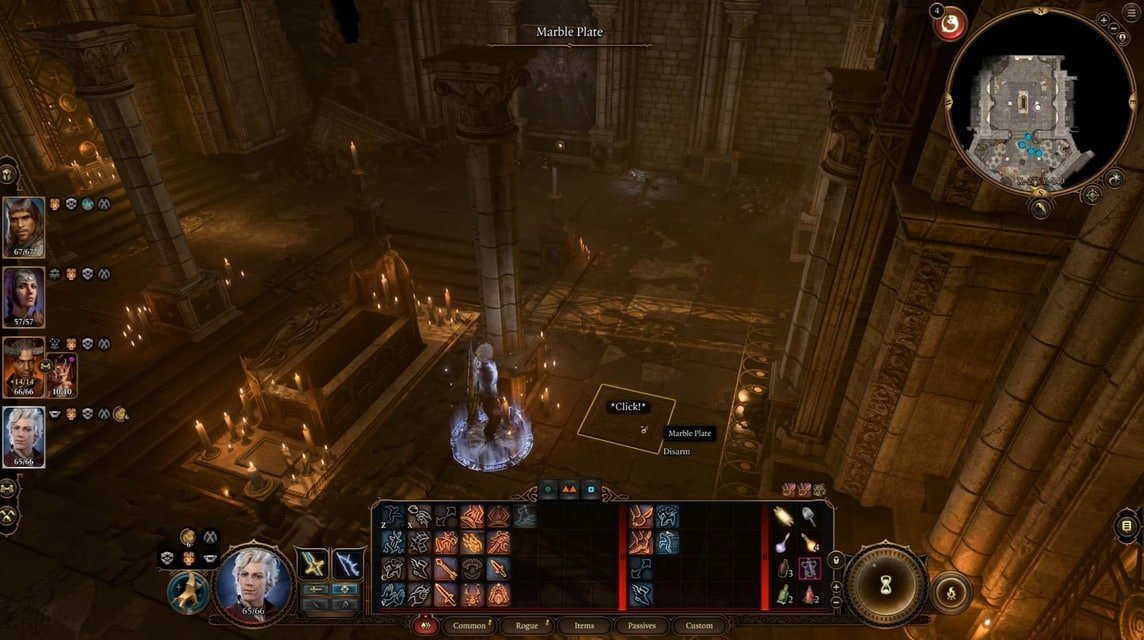Select the white-haired character party portrait

pos(23,437)
